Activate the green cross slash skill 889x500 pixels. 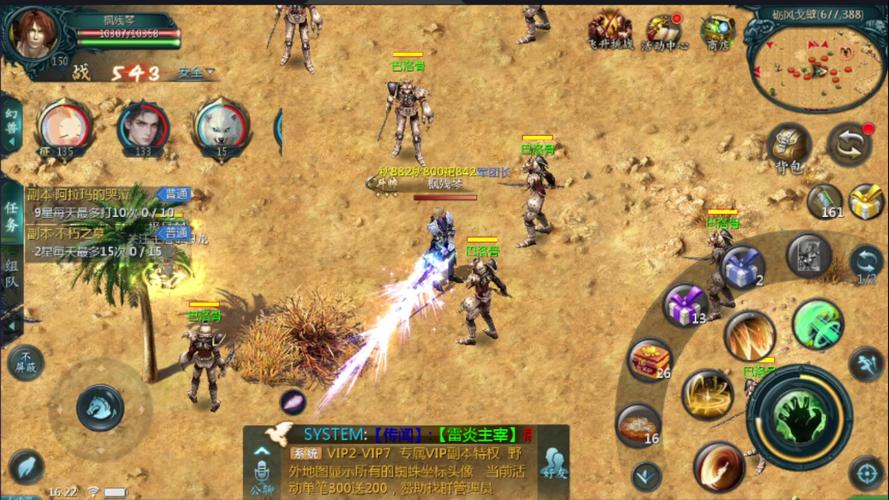[818, 324]
